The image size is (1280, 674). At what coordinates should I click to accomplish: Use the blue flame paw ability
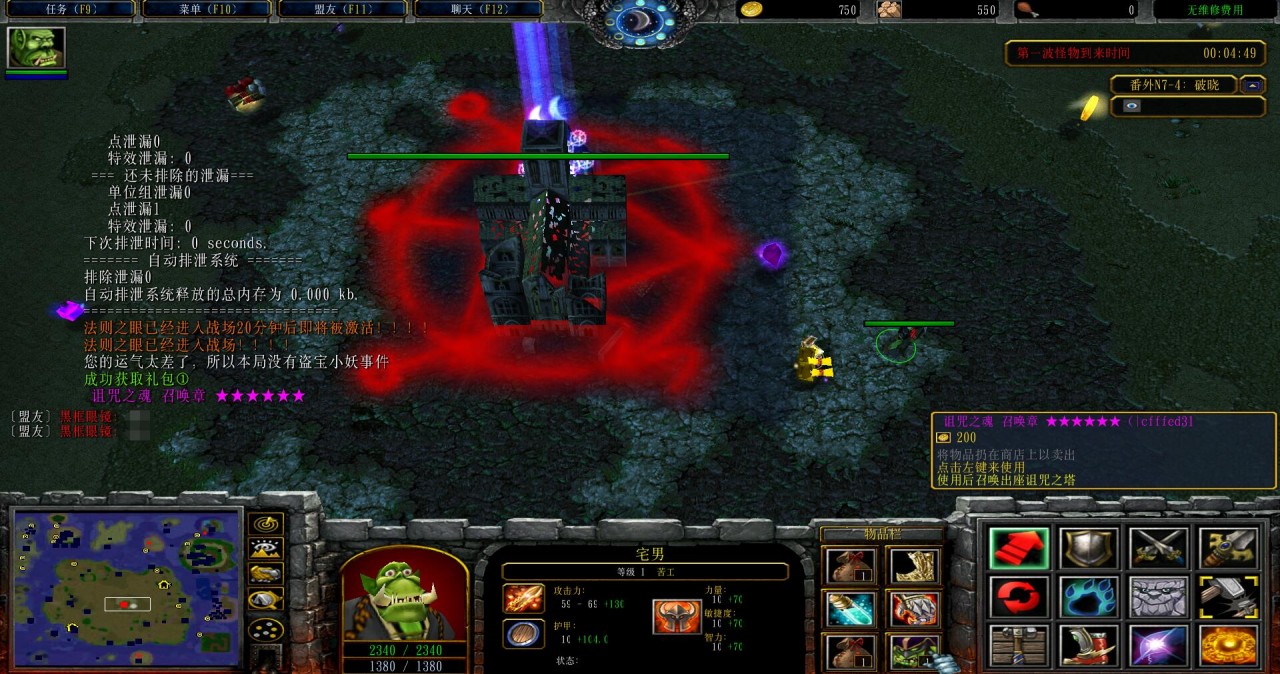[1089, 597]
